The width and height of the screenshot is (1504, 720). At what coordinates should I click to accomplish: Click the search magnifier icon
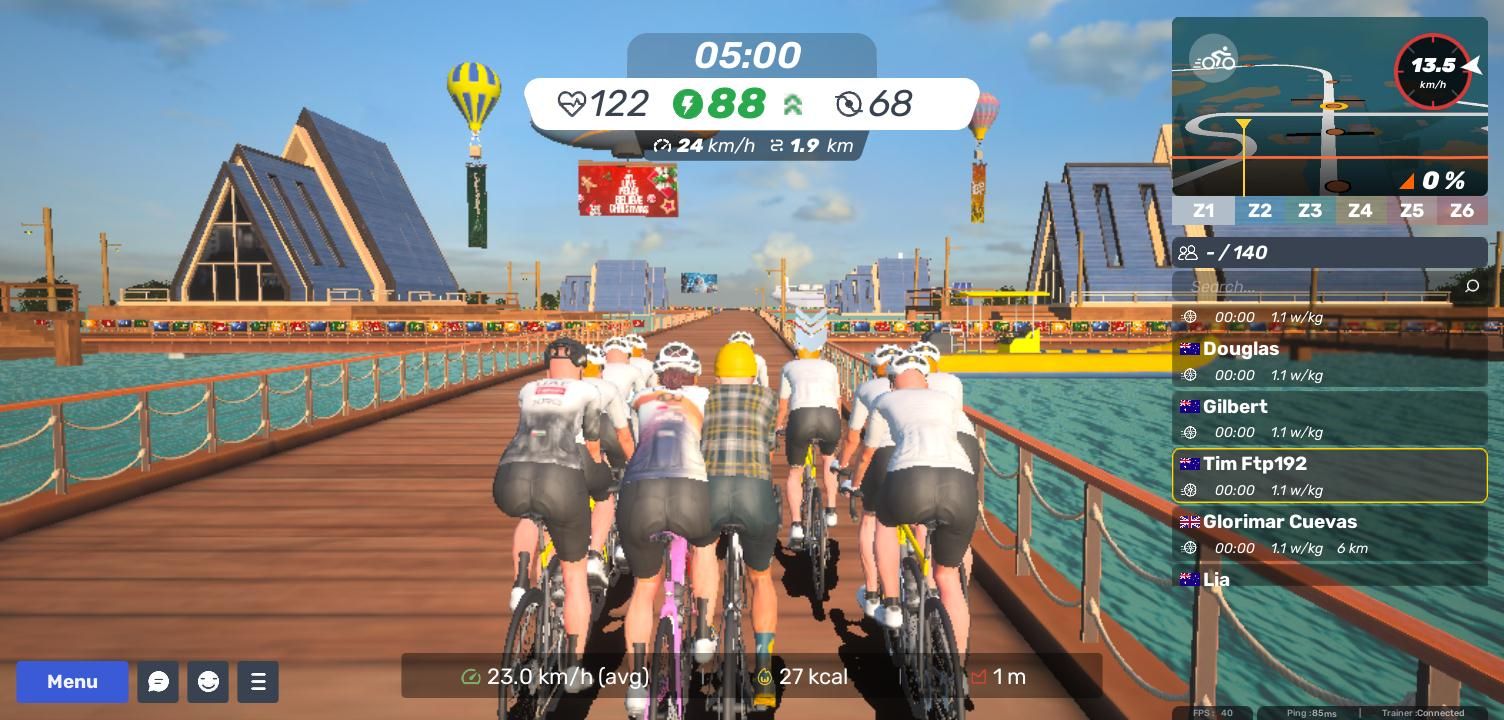tap(1471, 287)
